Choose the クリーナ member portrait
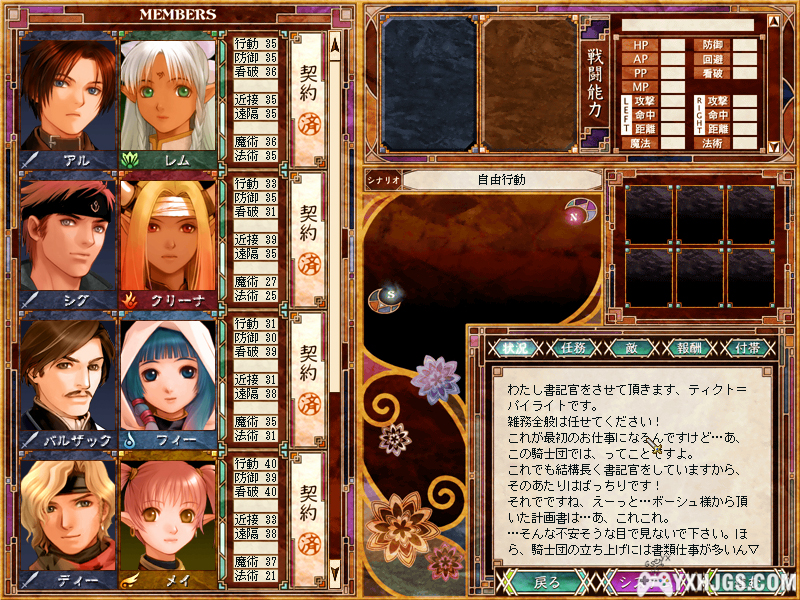Viewport: 800px width, 600px height. click(168, 238)
